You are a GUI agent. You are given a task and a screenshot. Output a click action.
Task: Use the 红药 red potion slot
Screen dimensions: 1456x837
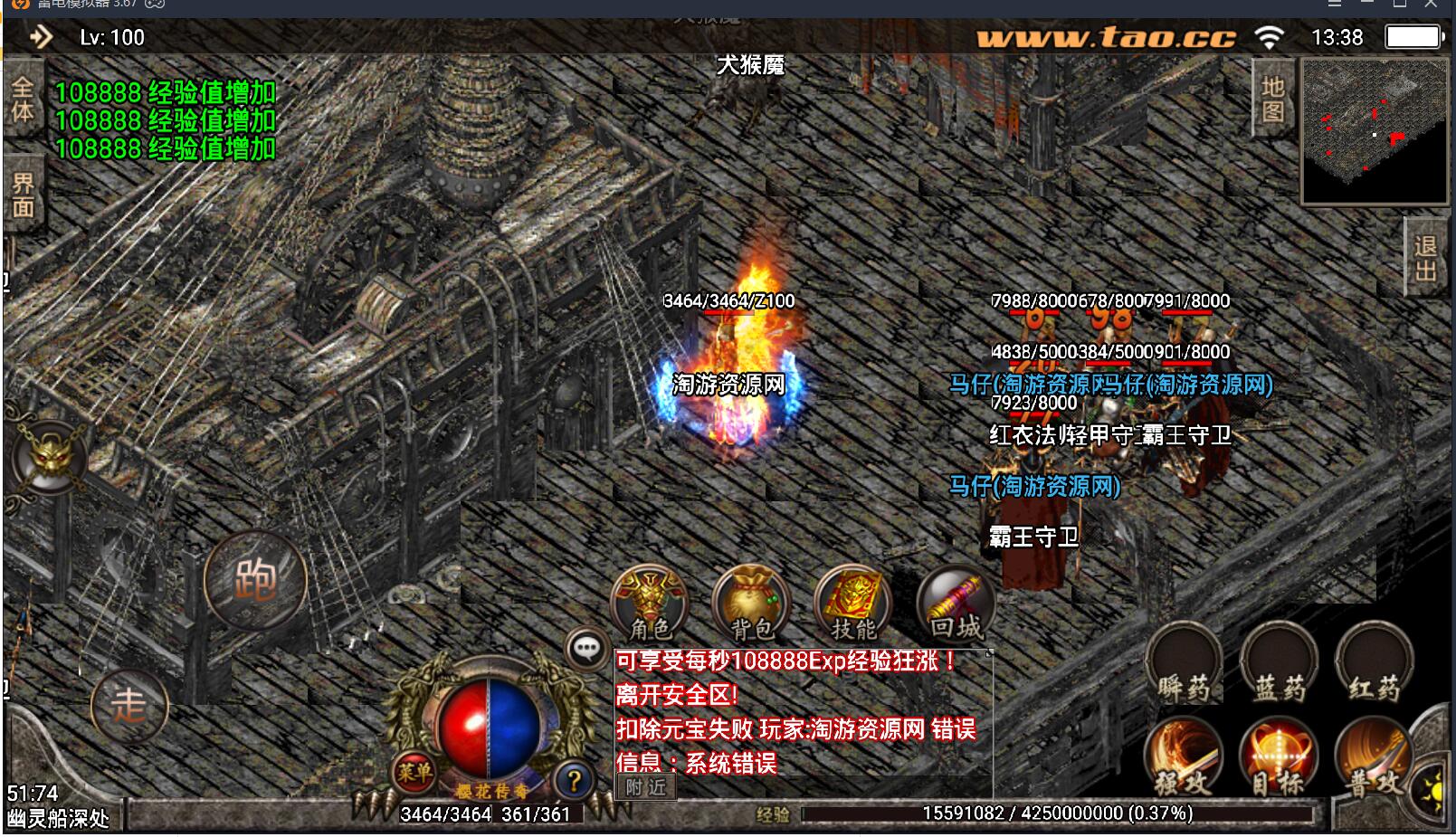(1370, 665)
